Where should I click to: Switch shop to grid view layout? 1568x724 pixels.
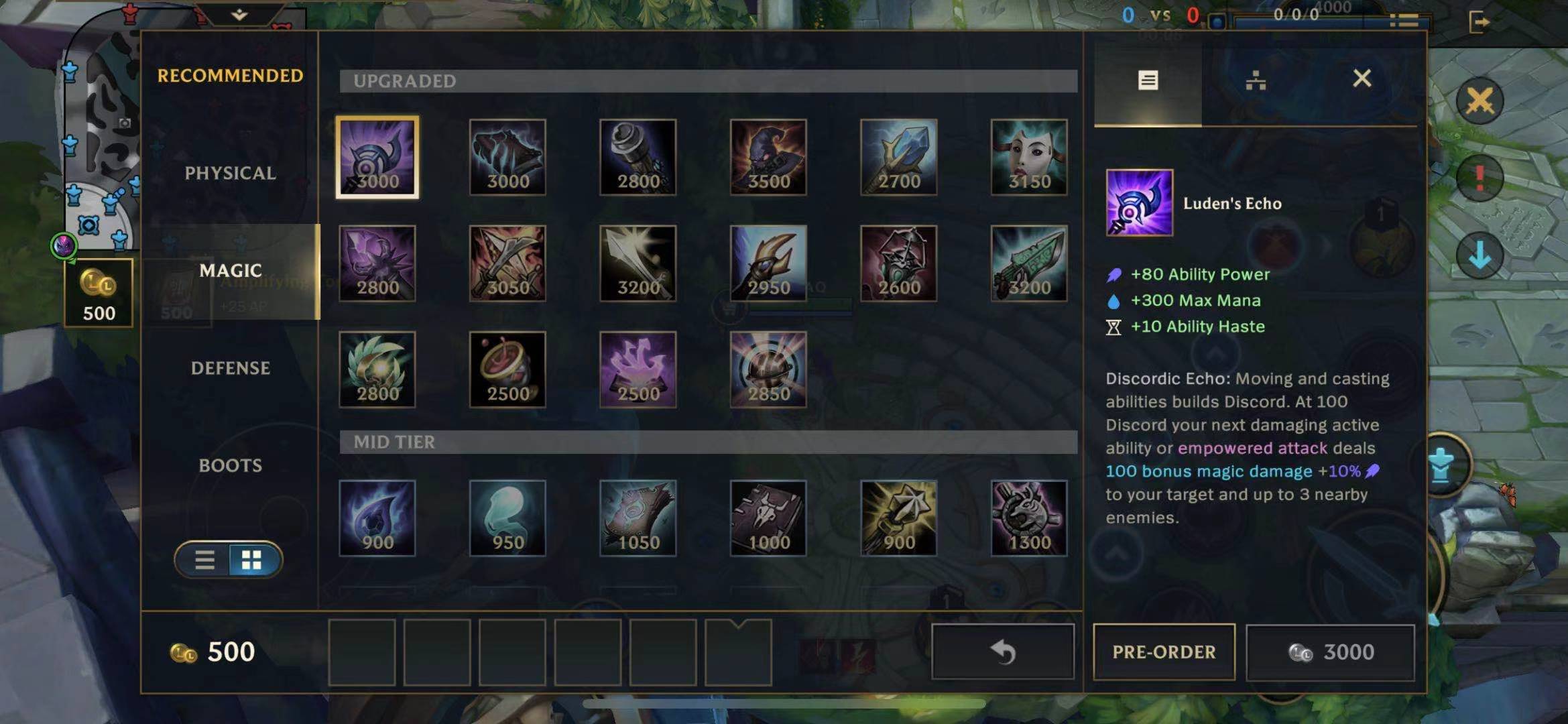[252, 560]
